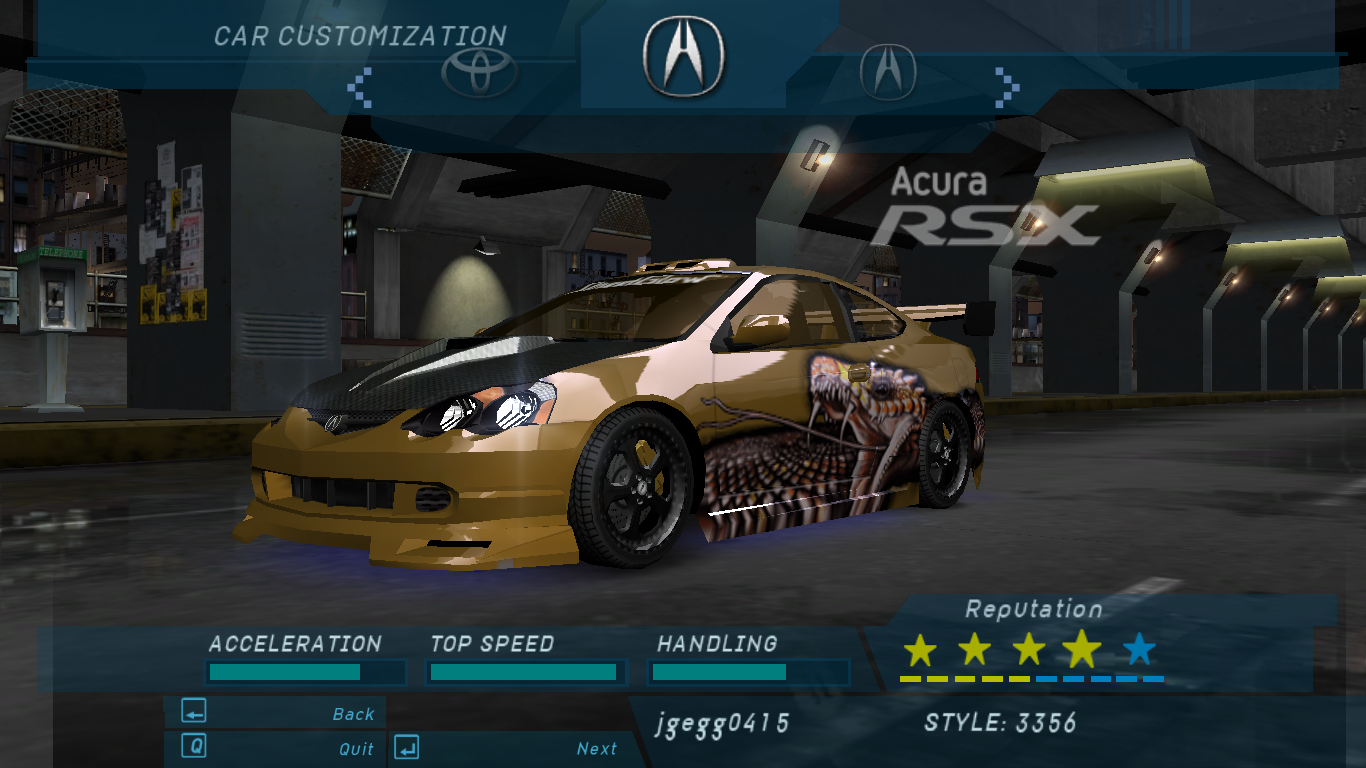Go to the previous car brand arrow

[360, 87]
